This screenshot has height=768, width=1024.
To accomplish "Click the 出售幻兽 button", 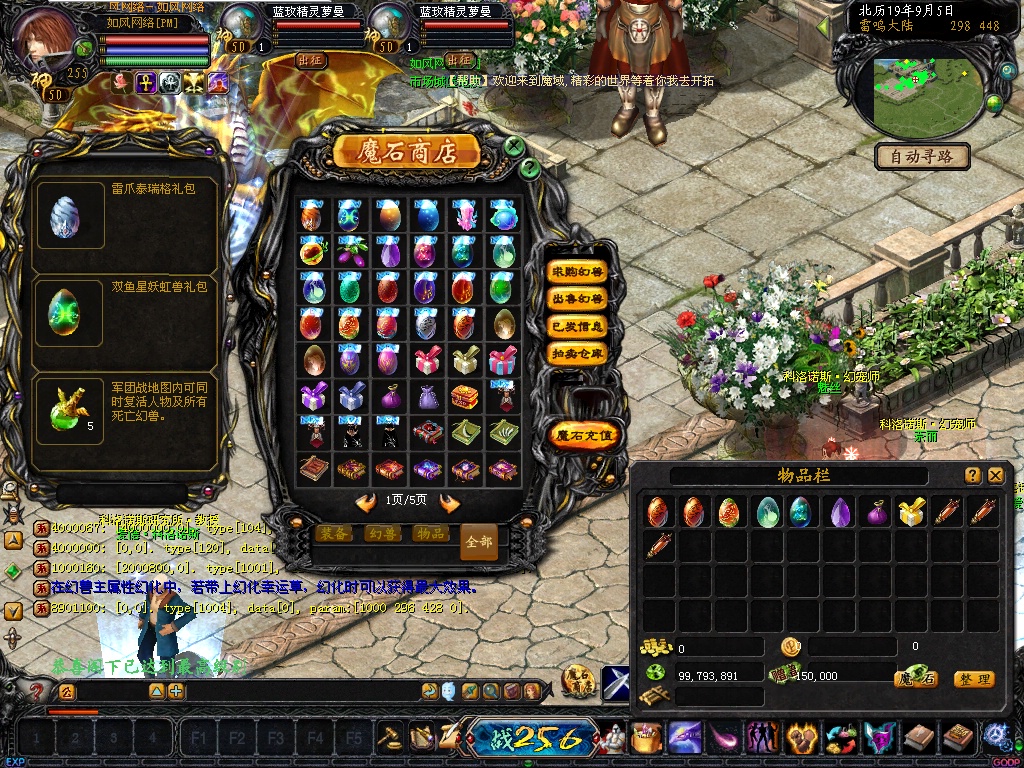I will (578, 298).
